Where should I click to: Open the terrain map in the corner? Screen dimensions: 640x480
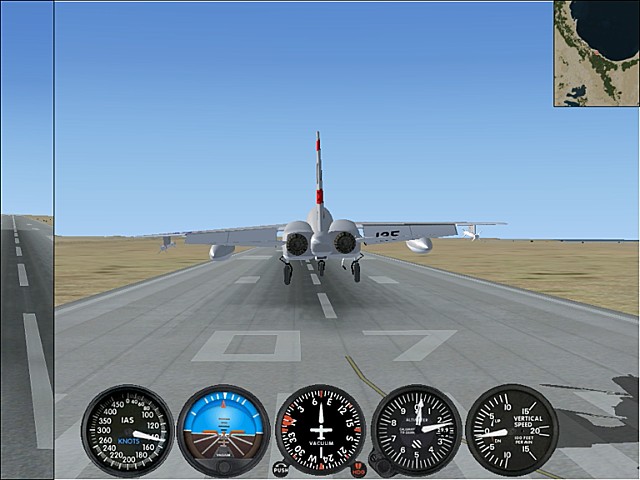pos(597,53)
